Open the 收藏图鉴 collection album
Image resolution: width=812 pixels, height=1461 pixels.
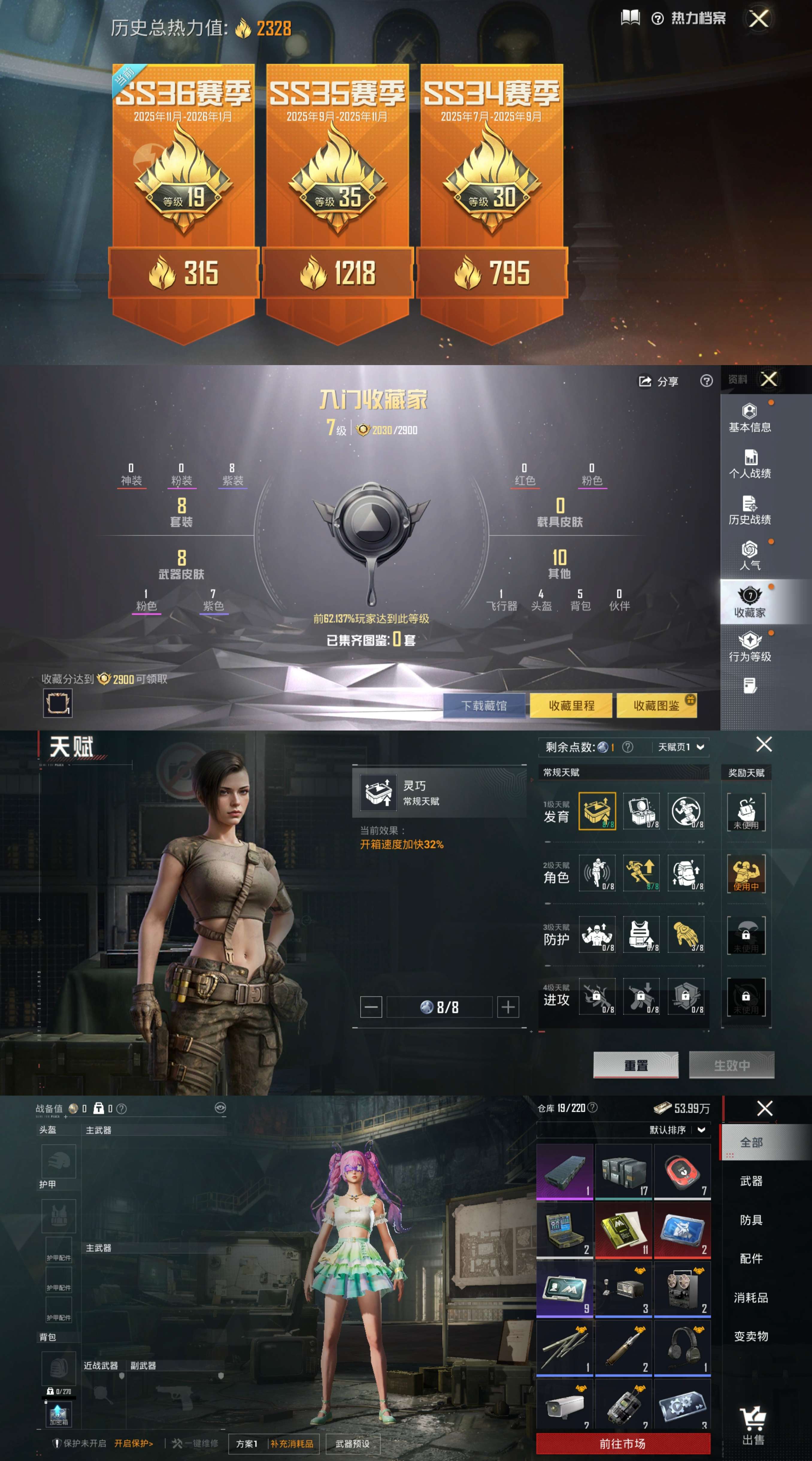click(656, 706)
